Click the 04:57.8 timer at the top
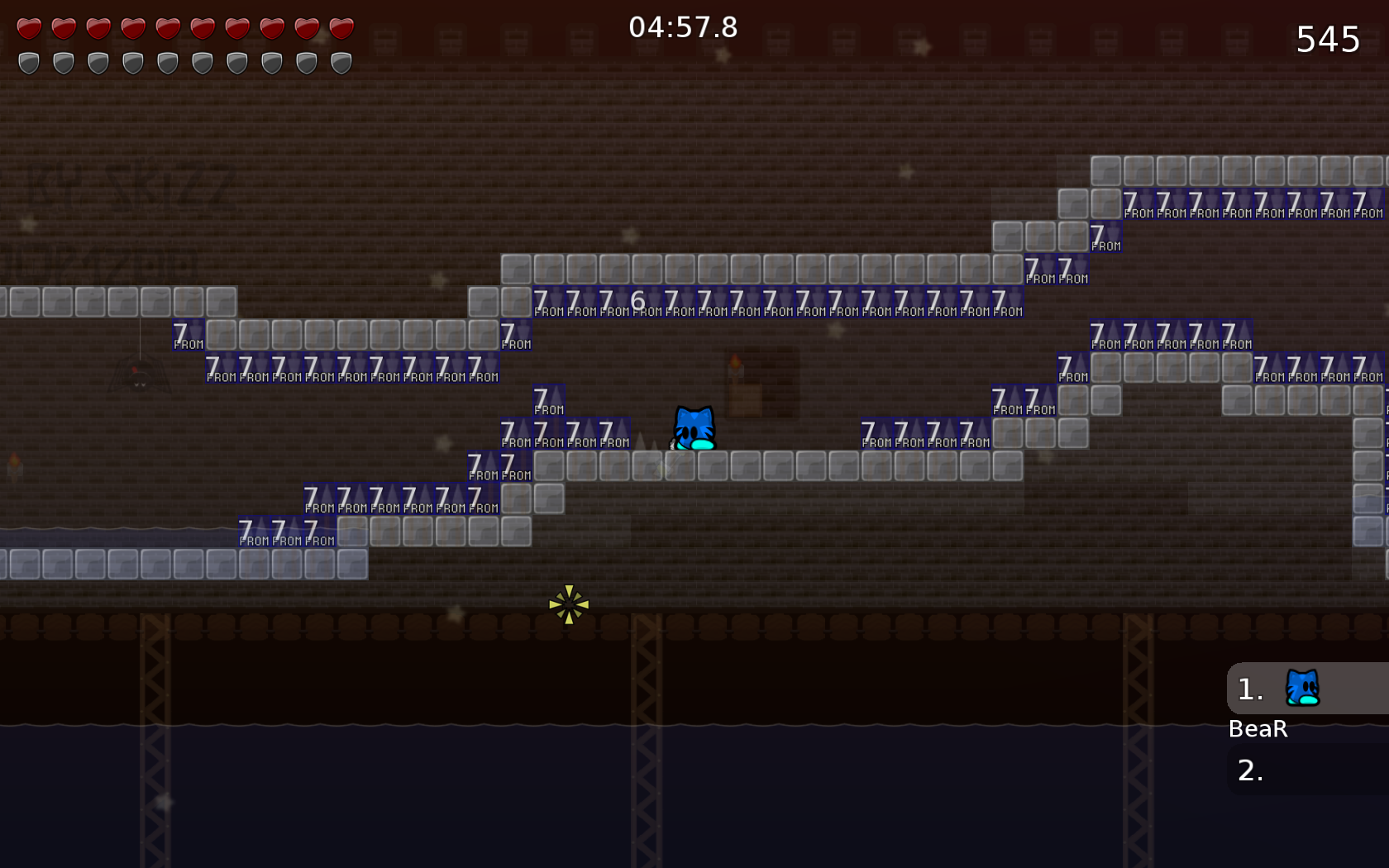The image size is (1389, 868). point(681,26)
